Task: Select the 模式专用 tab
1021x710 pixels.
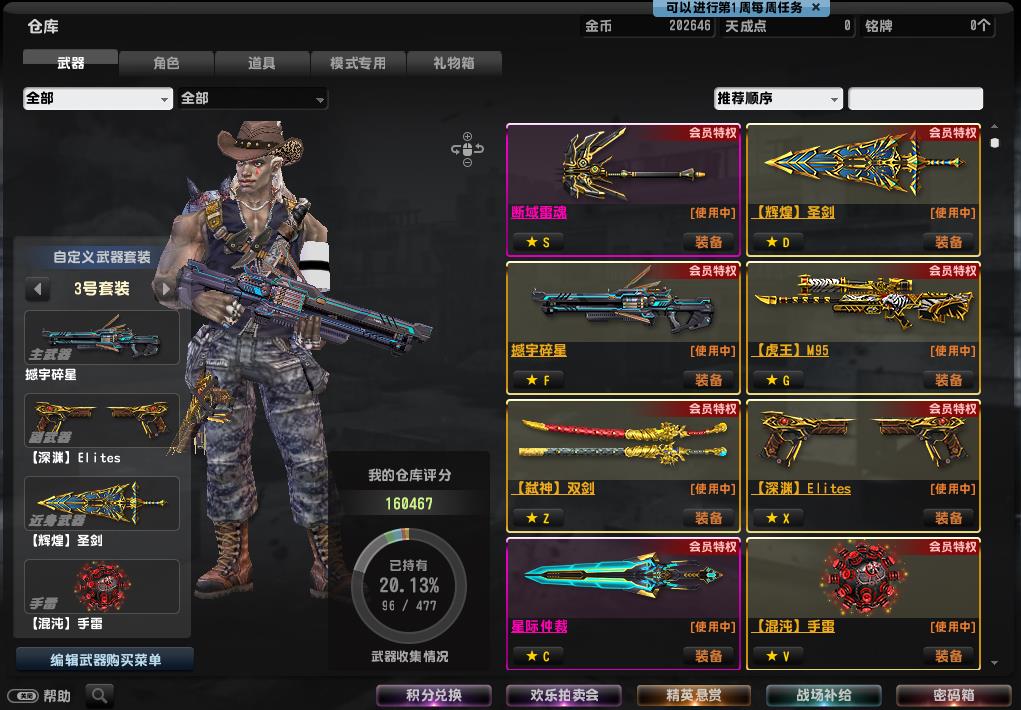Action: click(x=358, y=63)
